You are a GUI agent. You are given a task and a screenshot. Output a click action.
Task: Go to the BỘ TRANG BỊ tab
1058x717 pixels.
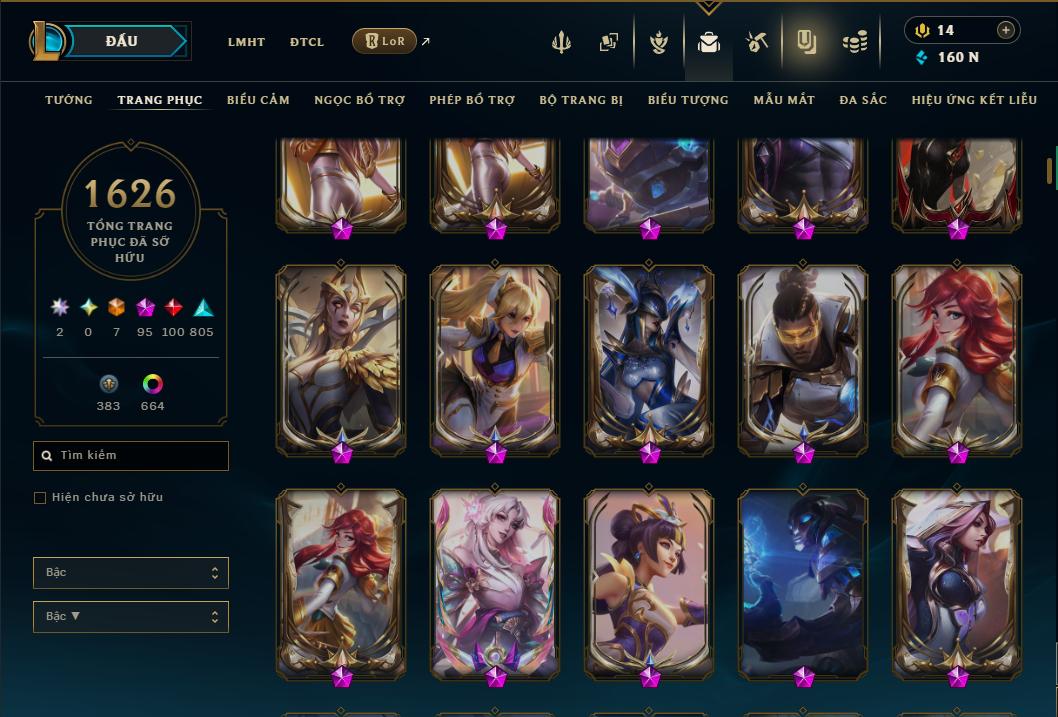pos(581,100)
